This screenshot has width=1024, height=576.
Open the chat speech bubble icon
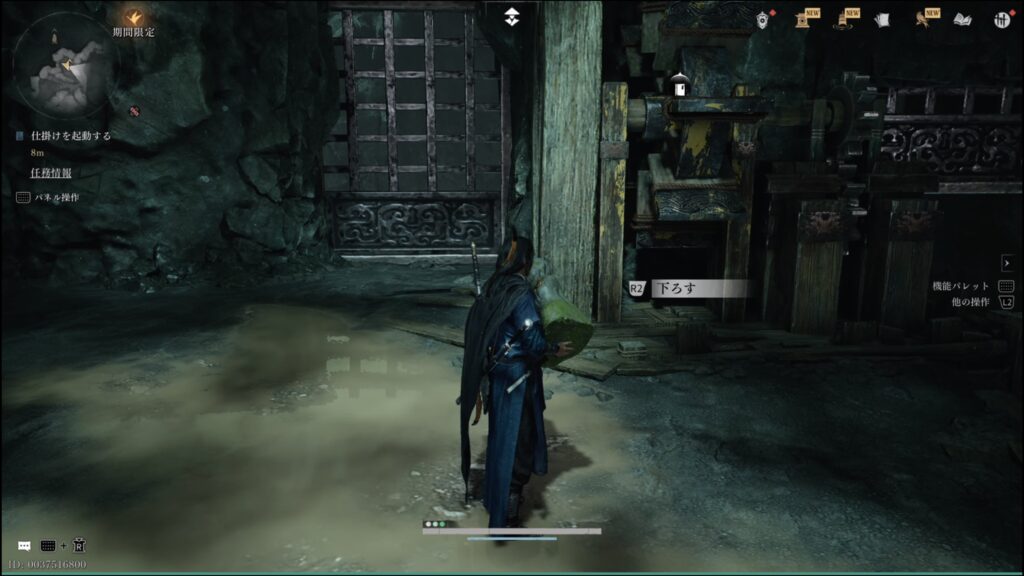tap(24, 546)
